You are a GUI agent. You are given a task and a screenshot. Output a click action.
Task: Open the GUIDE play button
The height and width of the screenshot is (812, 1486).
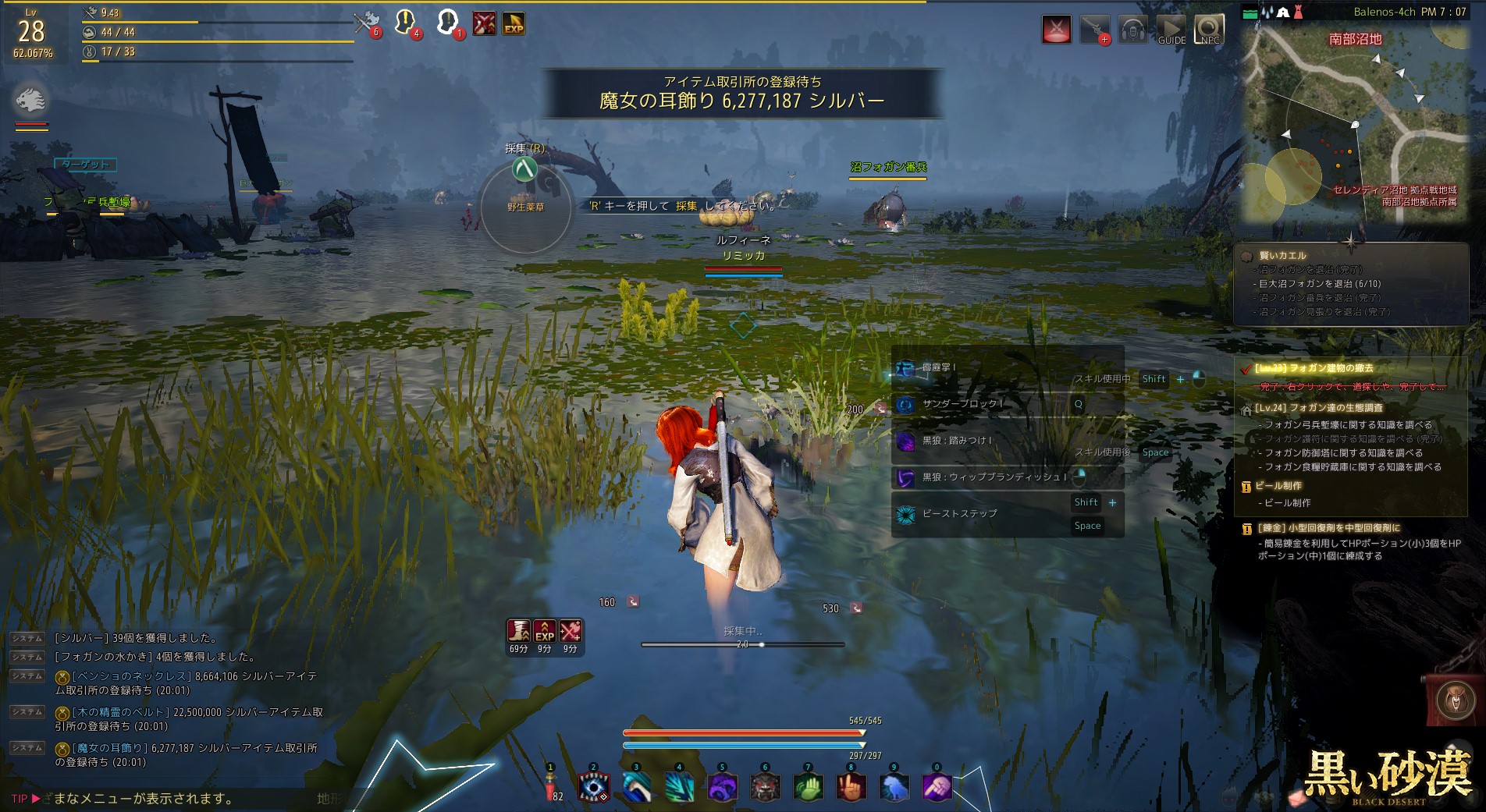pos(1171,29)
